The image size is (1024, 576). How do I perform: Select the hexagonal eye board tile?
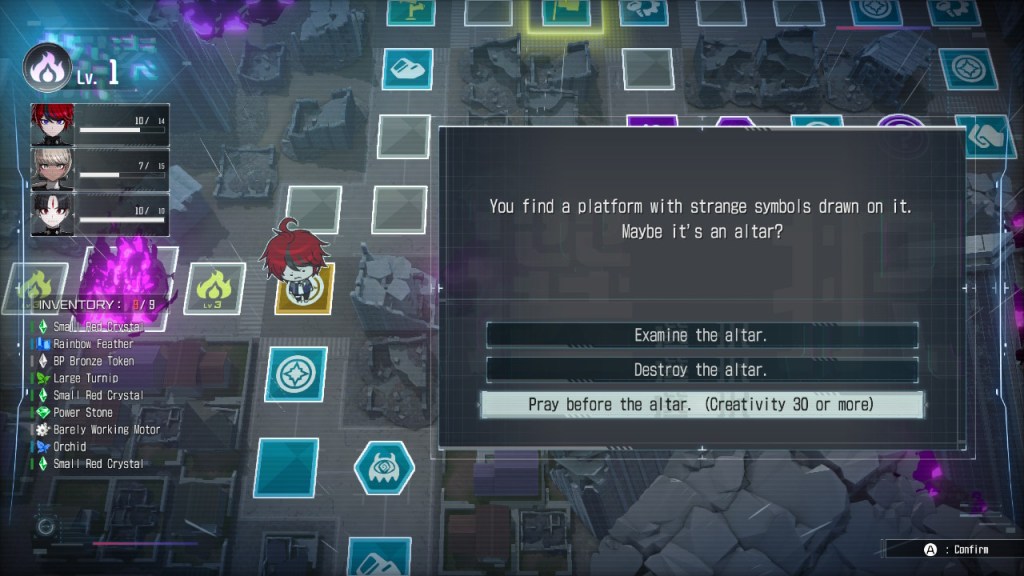384,467
